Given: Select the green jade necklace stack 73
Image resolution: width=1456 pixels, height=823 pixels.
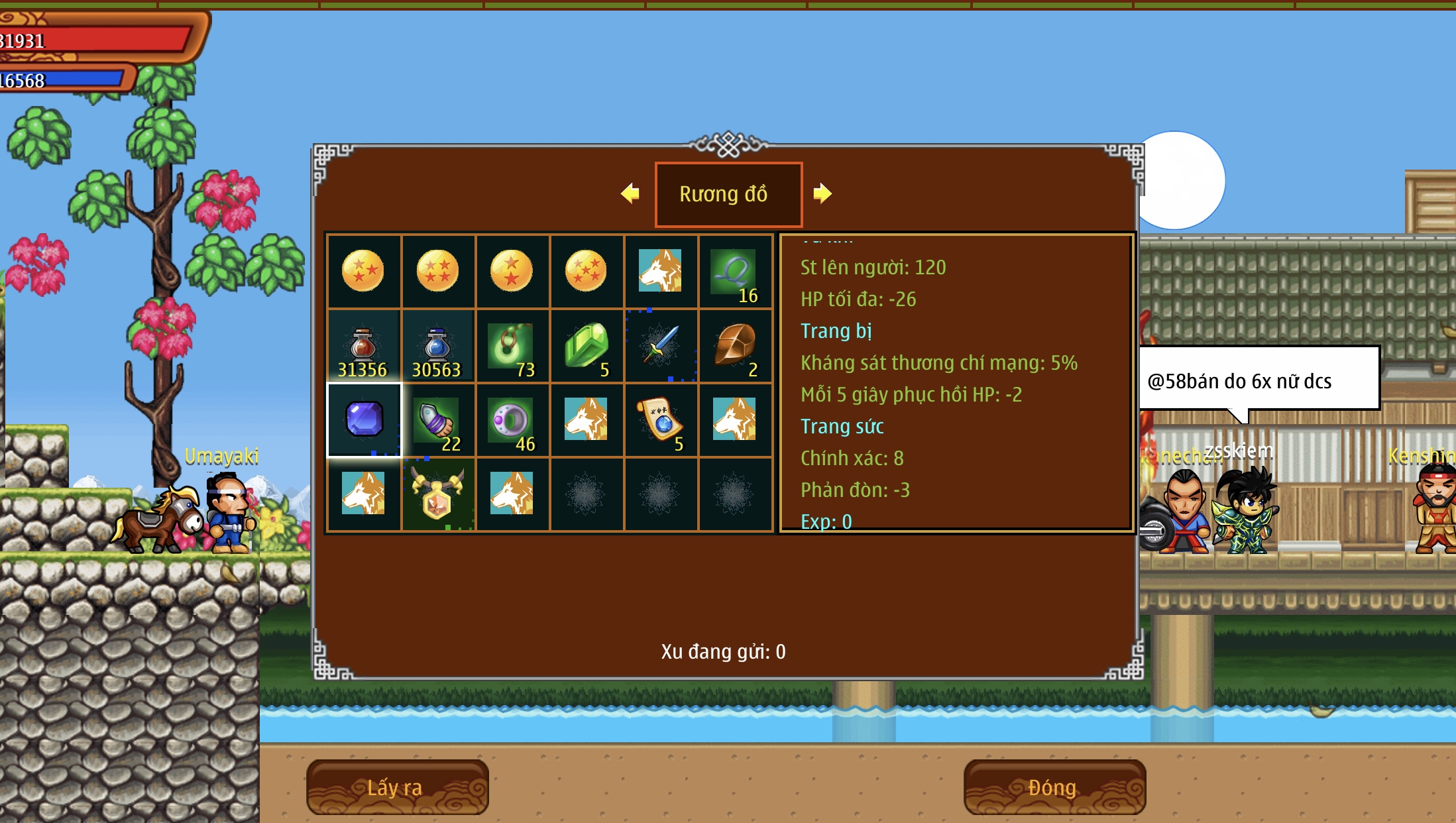Looking at the screenshot, I should 512,346.
